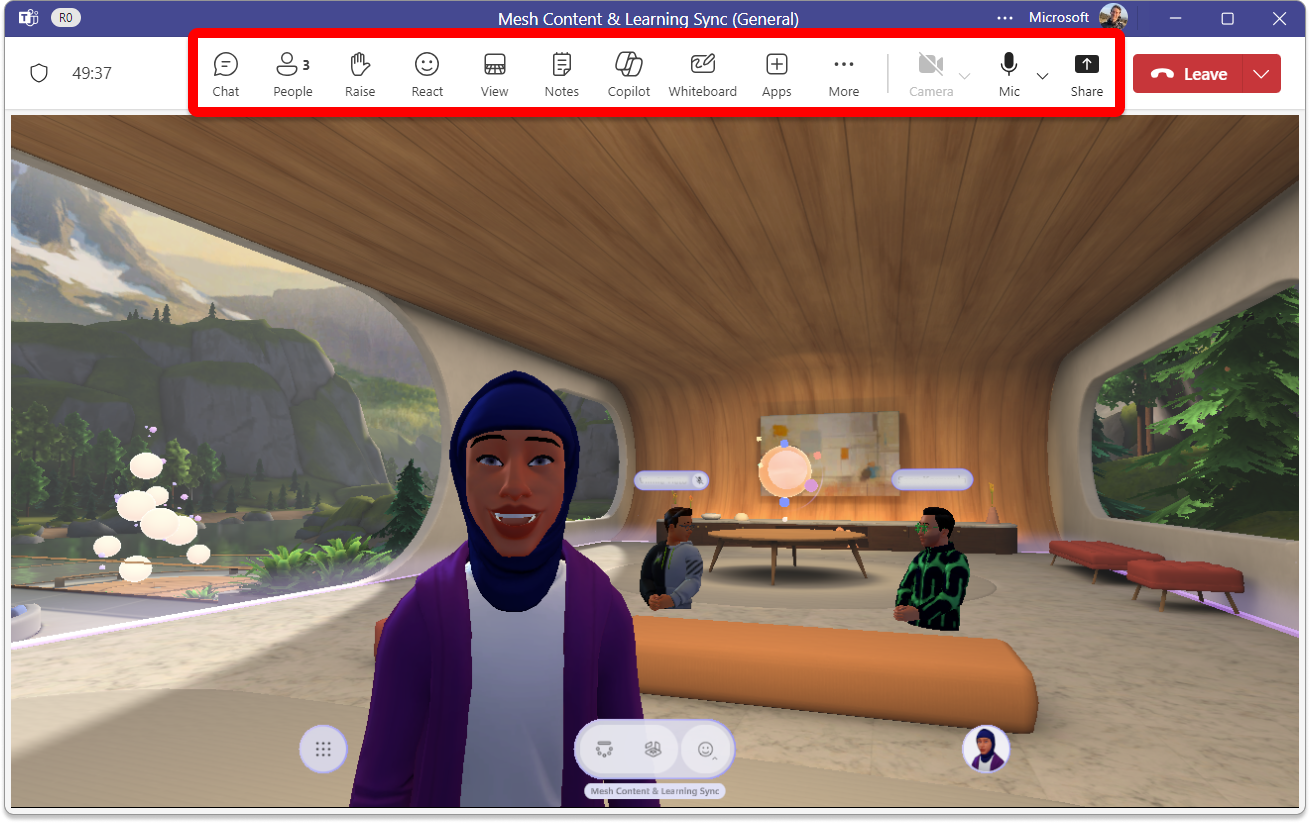Open the microphone device dropdown
Screen dimensions: 1310x823
pos(1041,76)
